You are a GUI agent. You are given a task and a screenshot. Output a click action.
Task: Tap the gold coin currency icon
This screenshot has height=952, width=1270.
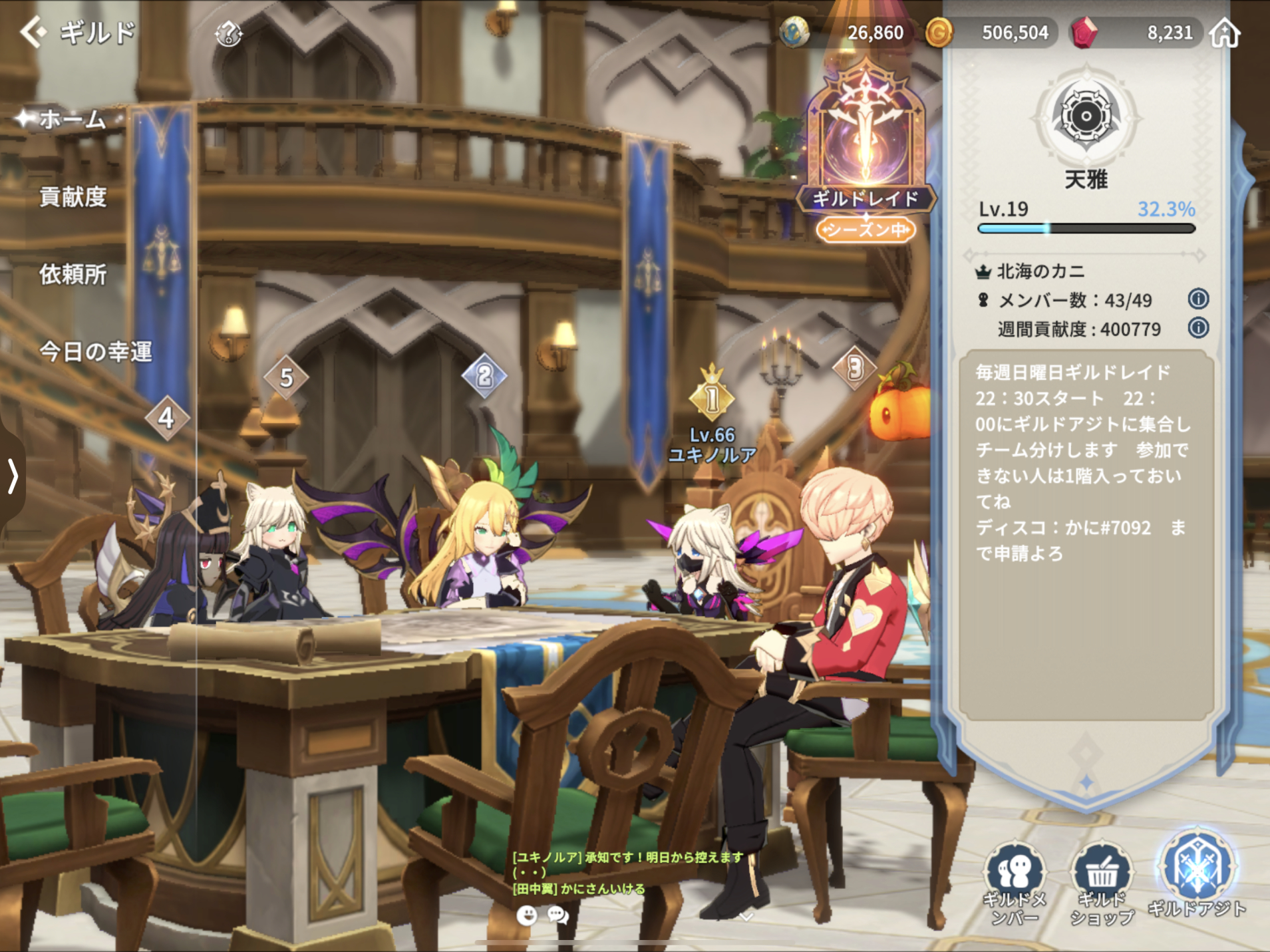coord(939,33)
